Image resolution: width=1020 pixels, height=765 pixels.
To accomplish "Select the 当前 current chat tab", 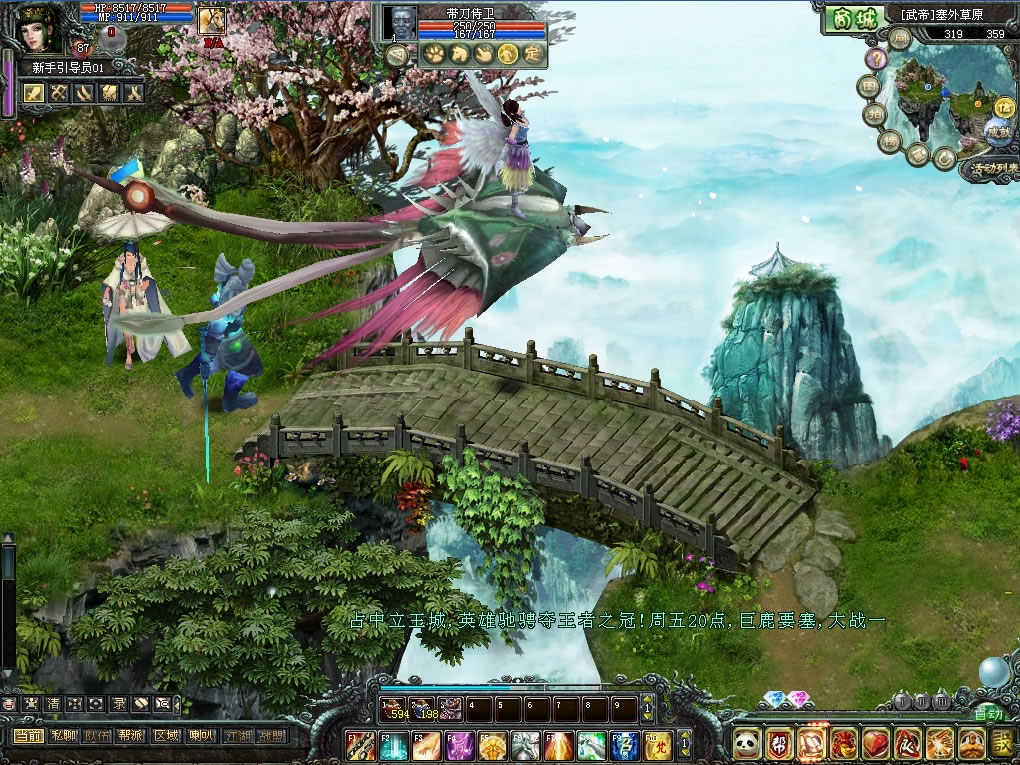I will pos(29,735).
